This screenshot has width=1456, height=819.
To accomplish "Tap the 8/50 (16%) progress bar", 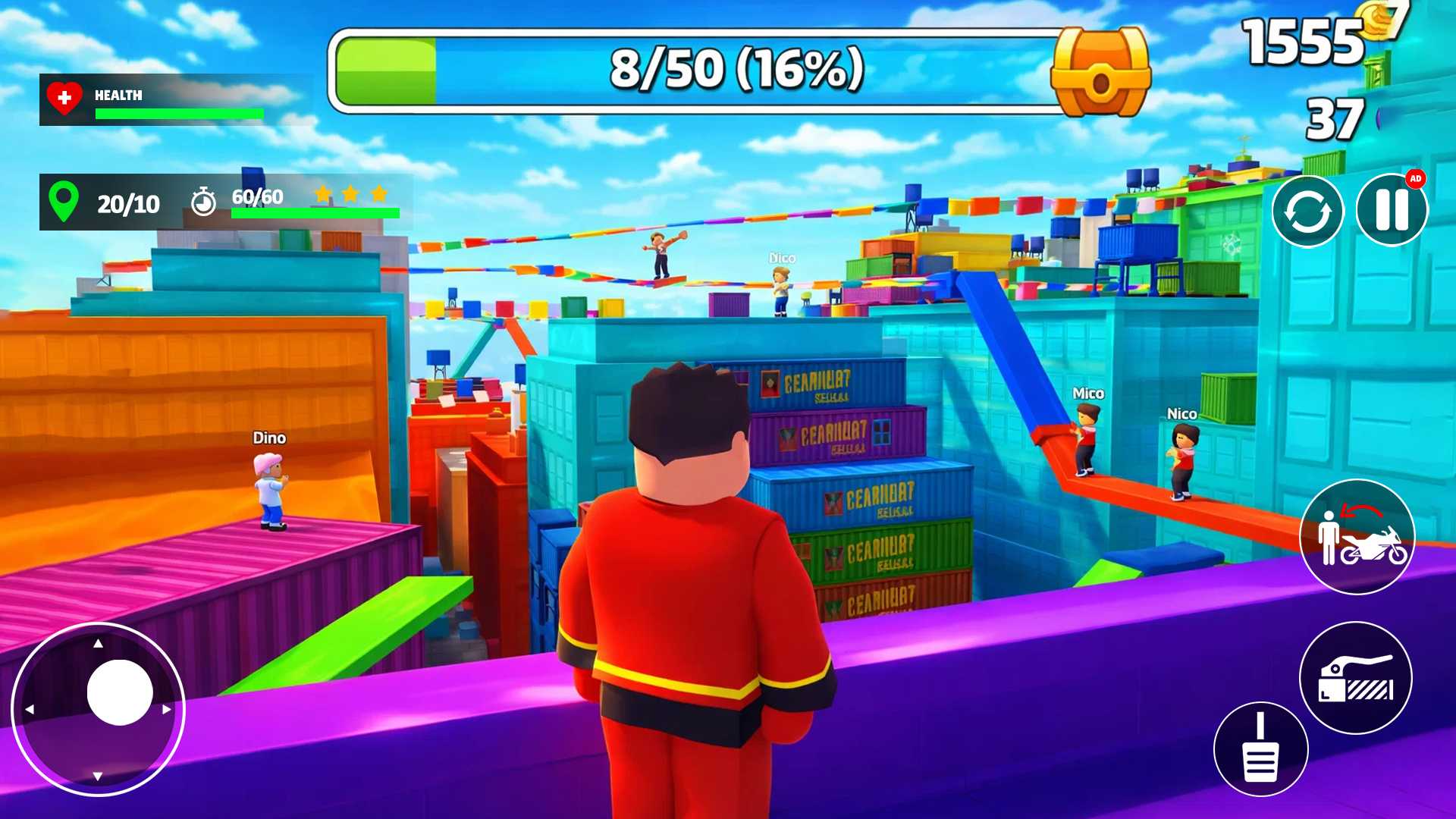I will pyautogui.click(x=694, y=67).
